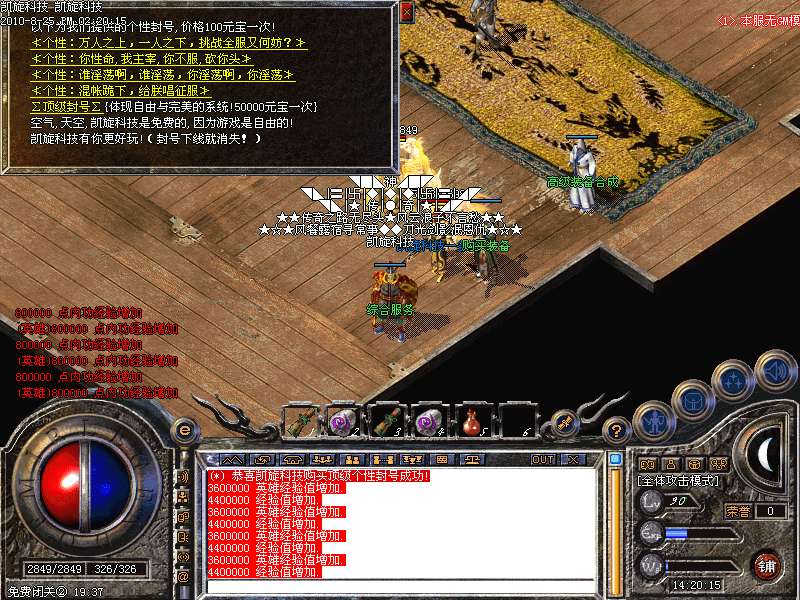Viewport: 800px width, 600px height.
Task: Click the X button on the chat toolbar
Action: pos(574,459)
